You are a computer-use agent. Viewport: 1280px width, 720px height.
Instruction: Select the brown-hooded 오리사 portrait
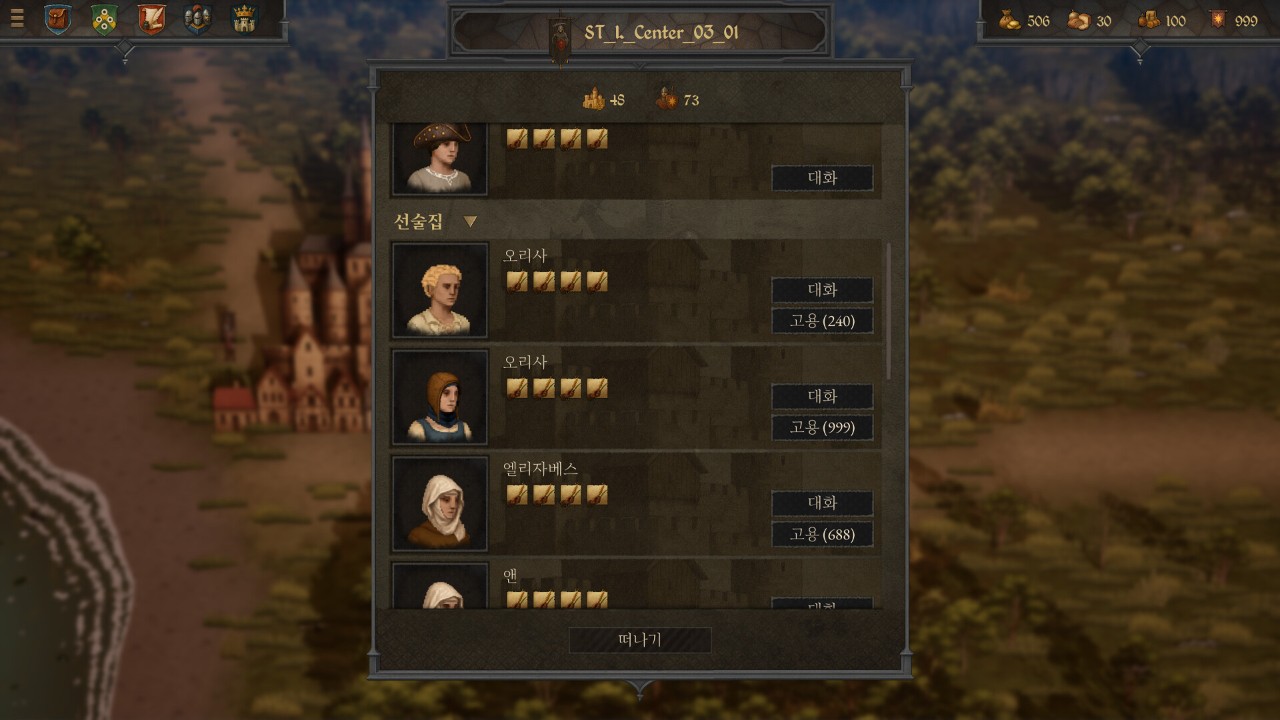point(440,397)
